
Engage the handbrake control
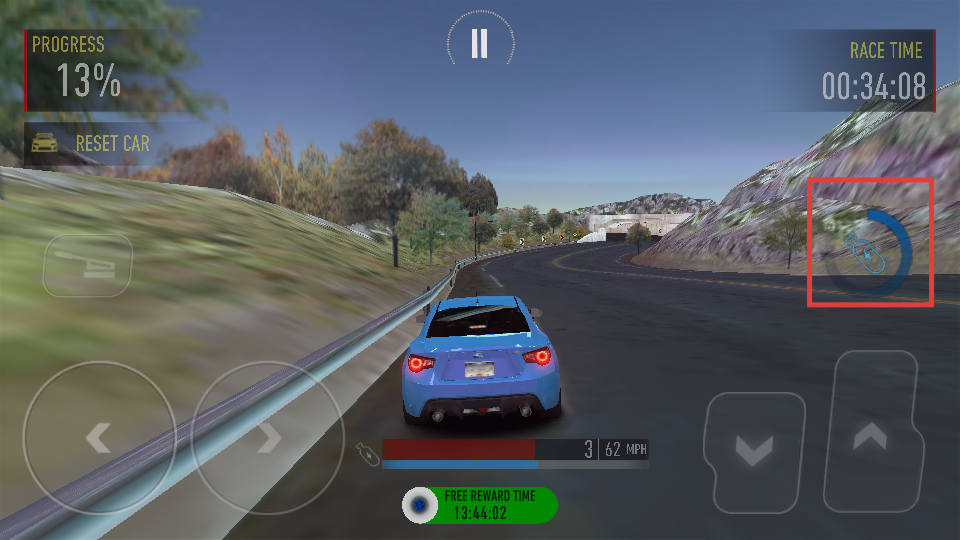(87, 264)
